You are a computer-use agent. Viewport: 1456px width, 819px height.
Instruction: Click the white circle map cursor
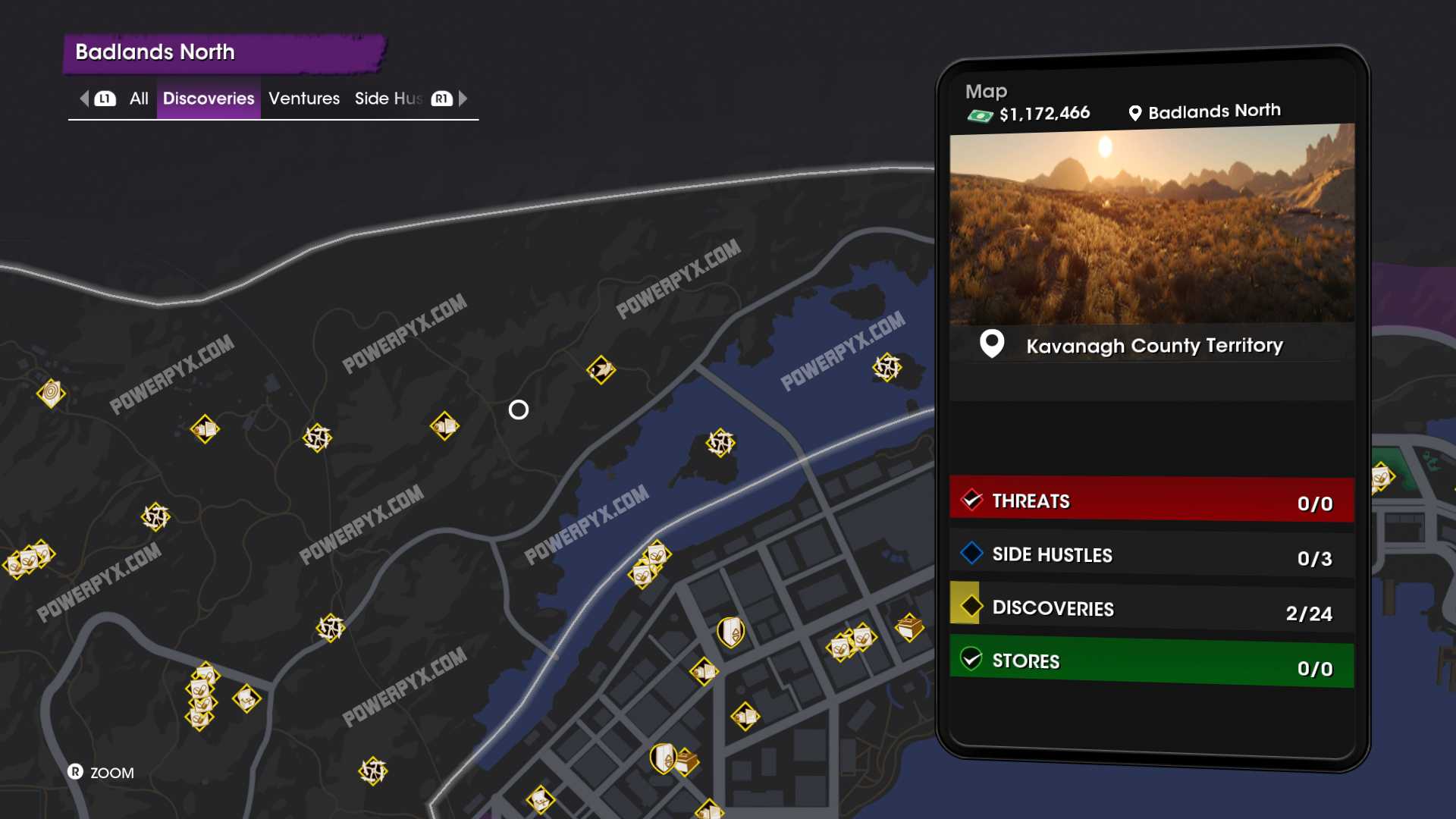click(x=519, y=410)
